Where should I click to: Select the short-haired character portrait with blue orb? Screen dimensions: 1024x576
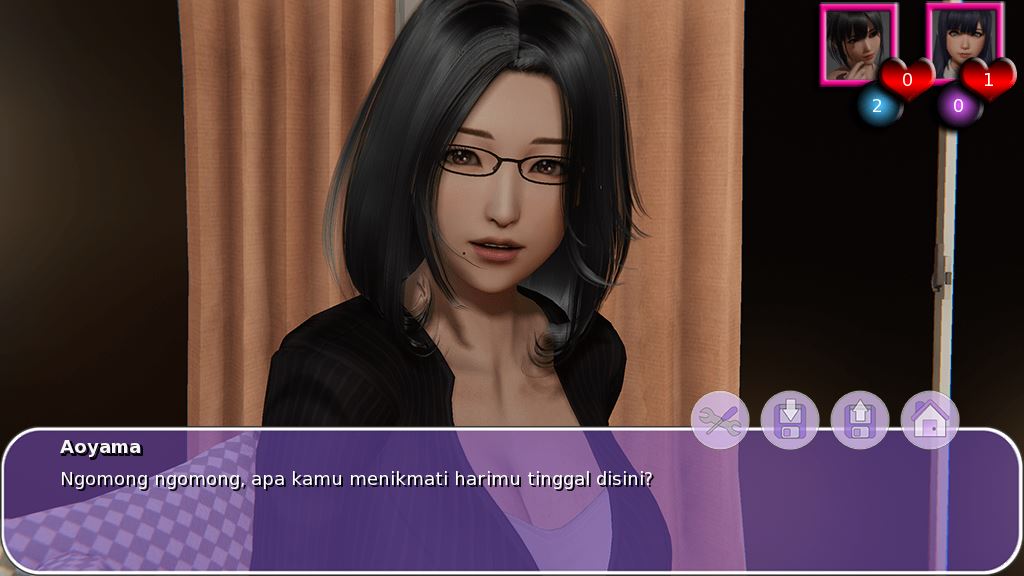click(x=858, y=43)
